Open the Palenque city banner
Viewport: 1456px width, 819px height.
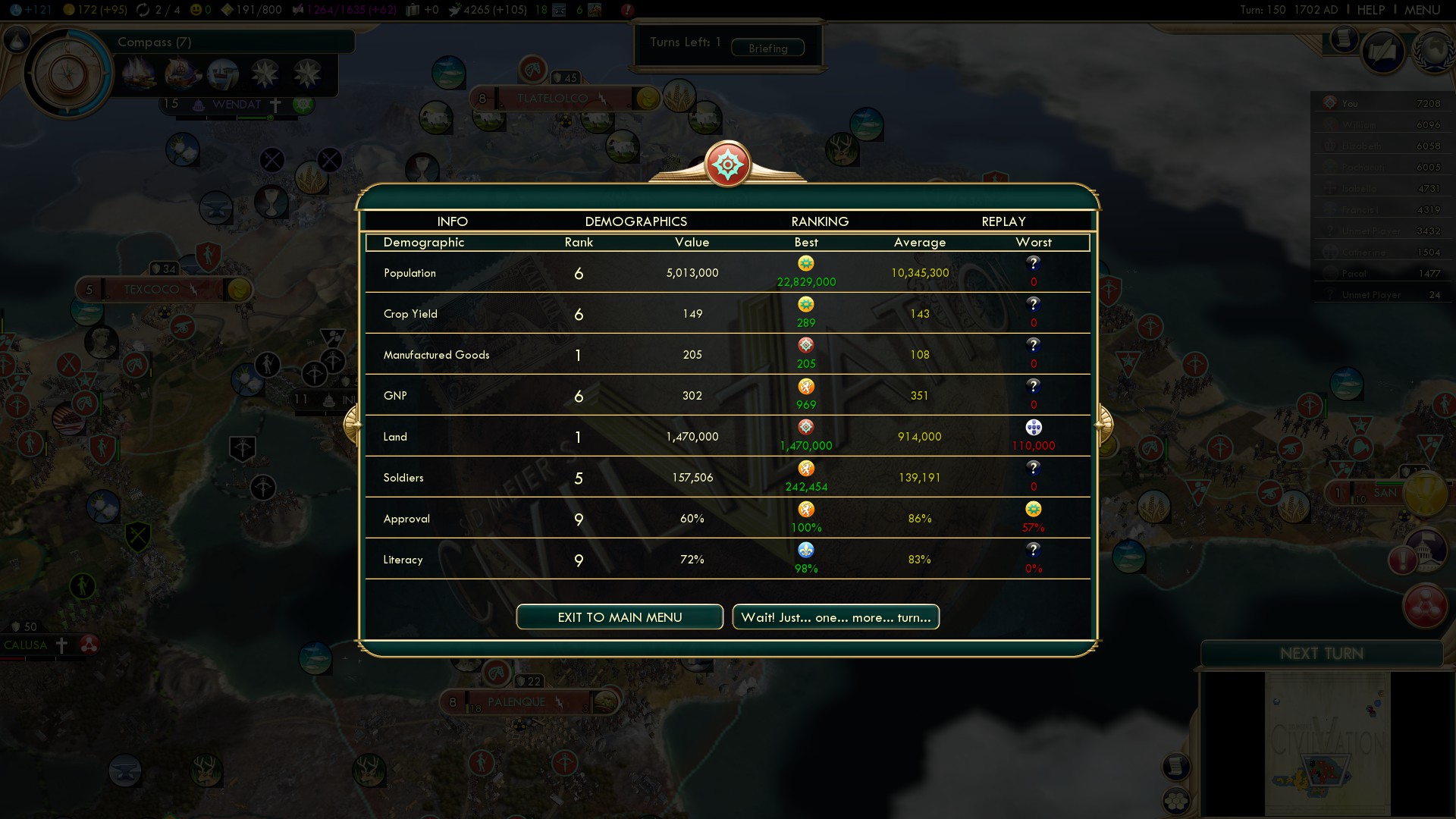(x=516, y=702)
